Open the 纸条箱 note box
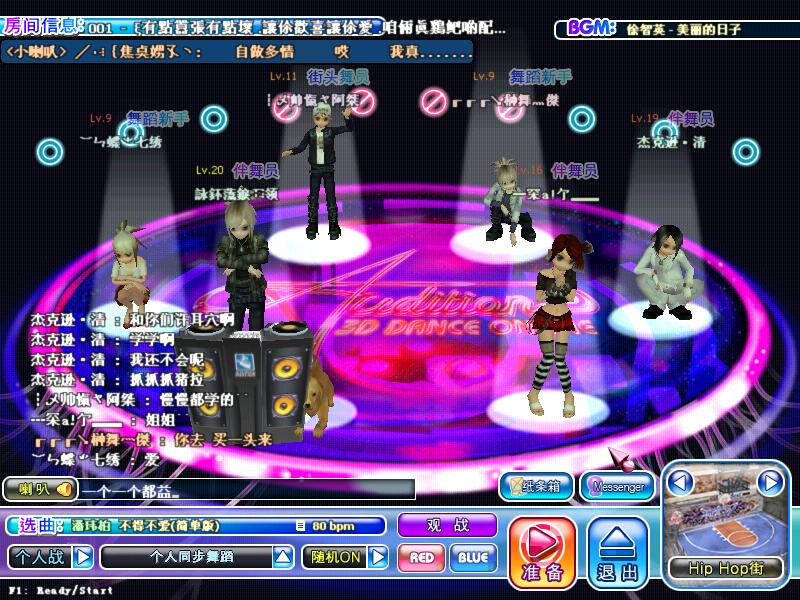Screen dimensions: 800x600 pos(536,486)
